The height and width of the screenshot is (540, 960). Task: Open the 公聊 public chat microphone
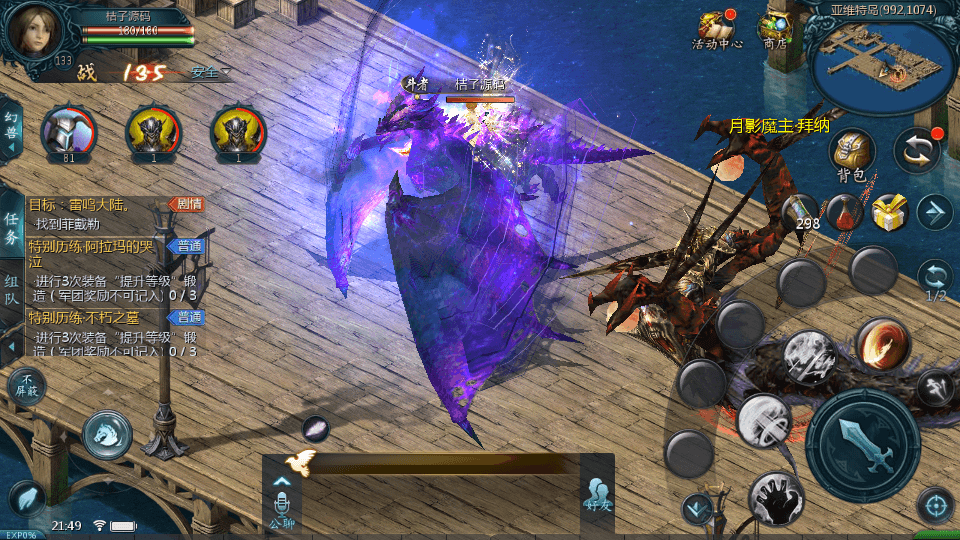[282, 500]
